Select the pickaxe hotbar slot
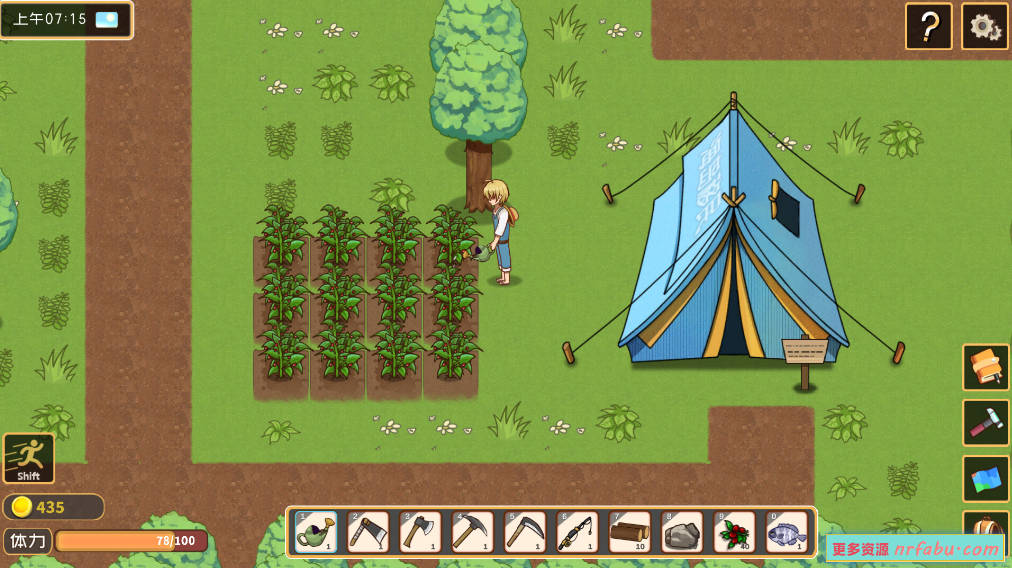Screen dimensions: 1012x568 (472, 531)
